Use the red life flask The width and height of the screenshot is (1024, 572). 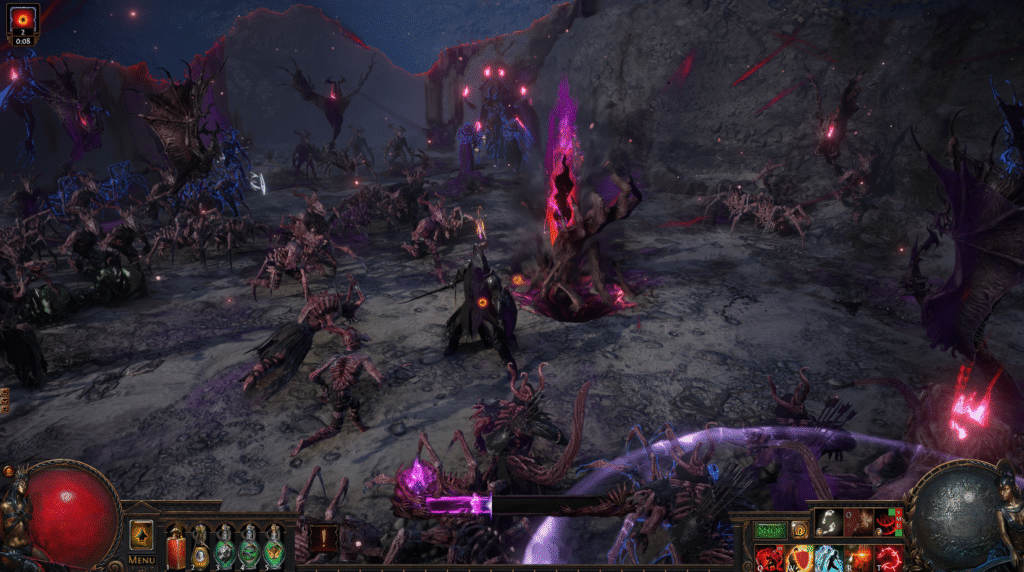tap(177, 547)
